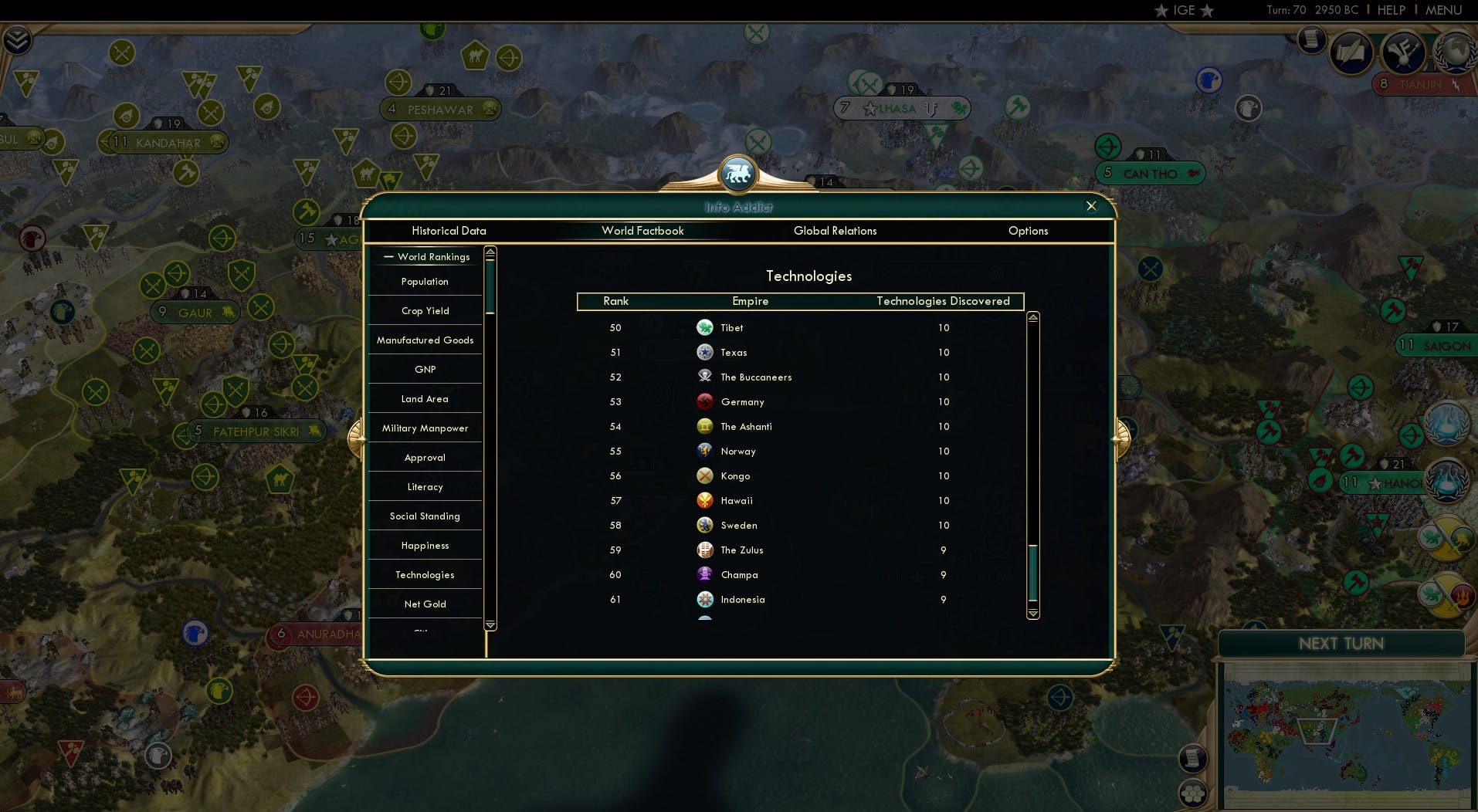This screenshot has height=812, width=1478.
Task: Select the Net Gold ranking entry
Action: click(x=424, y=604)
